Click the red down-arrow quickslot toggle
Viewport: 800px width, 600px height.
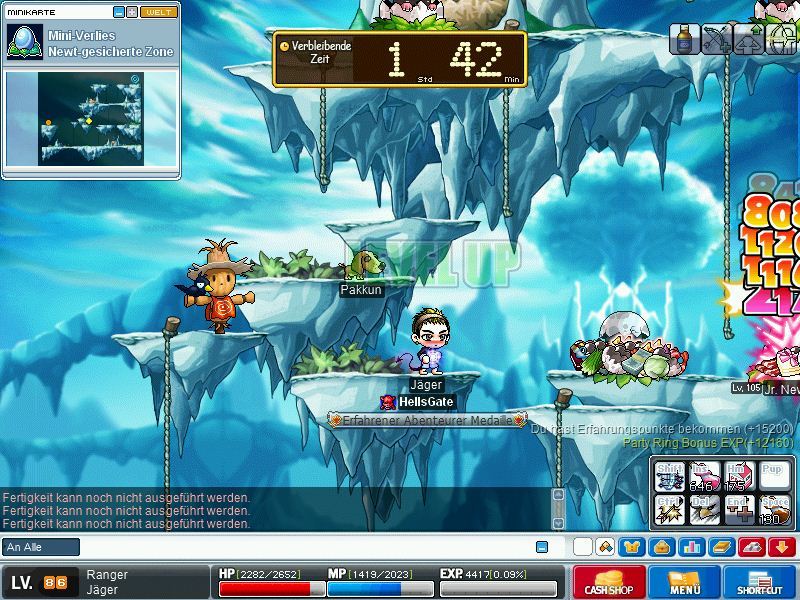782,547
